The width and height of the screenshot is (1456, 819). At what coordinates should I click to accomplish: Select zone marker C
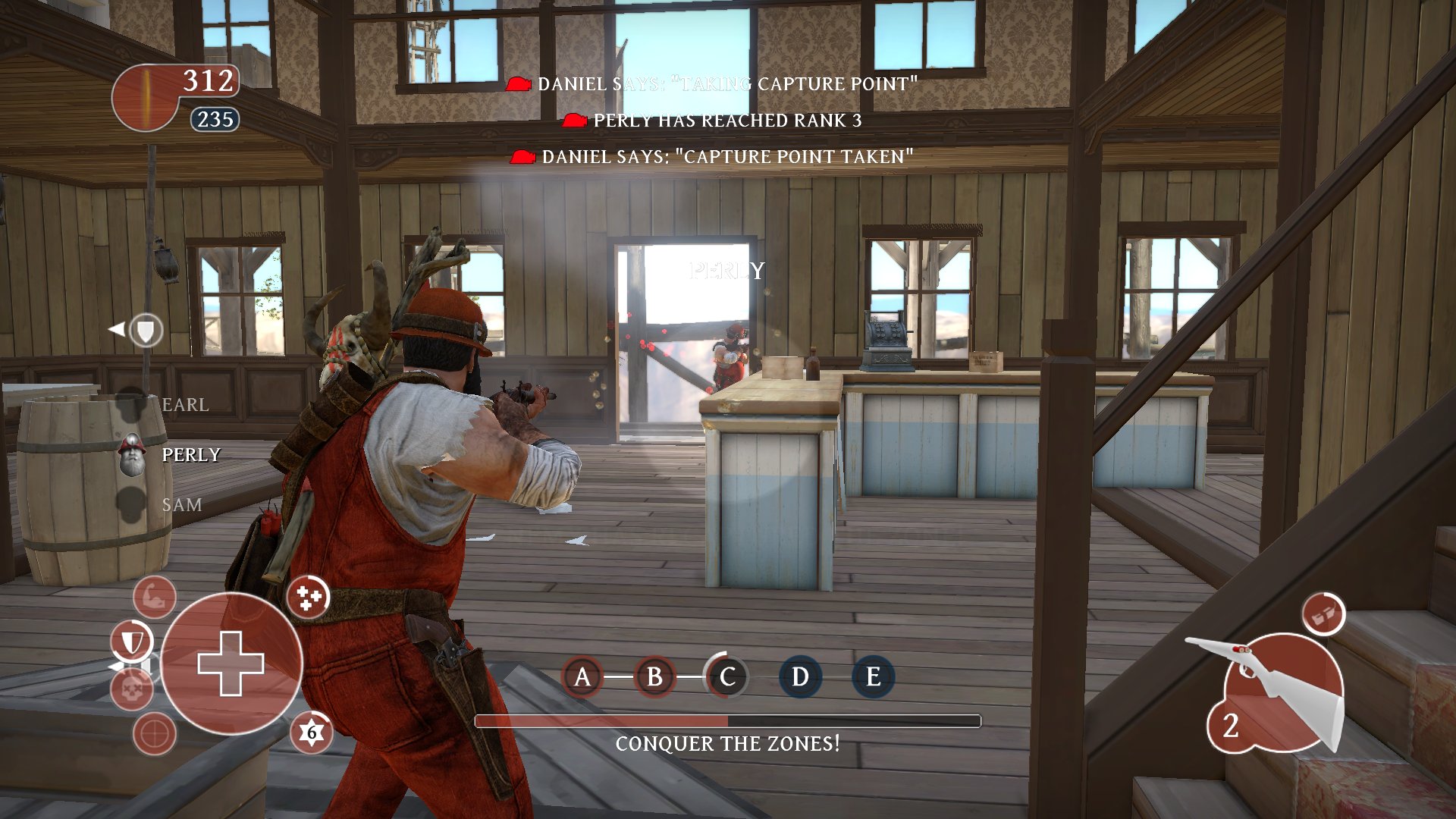click(x=727, y=677)
